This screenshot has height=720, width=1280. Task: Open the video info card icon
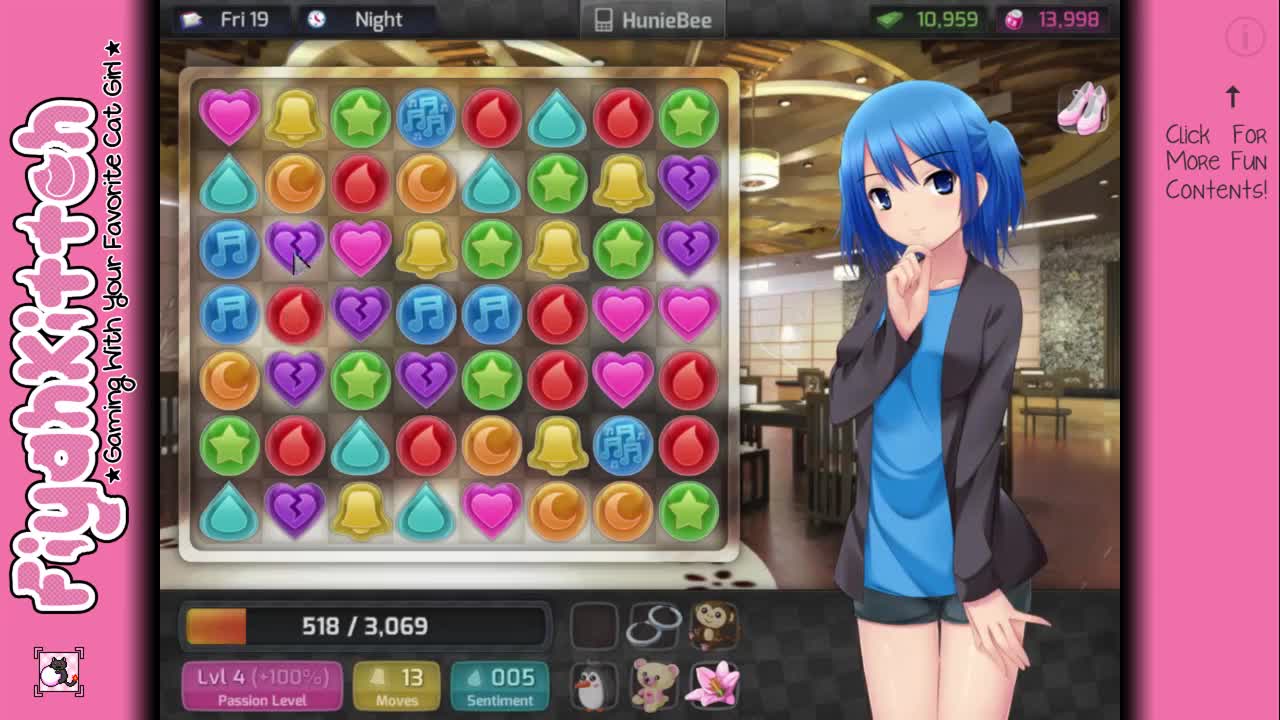[1245, 38]
